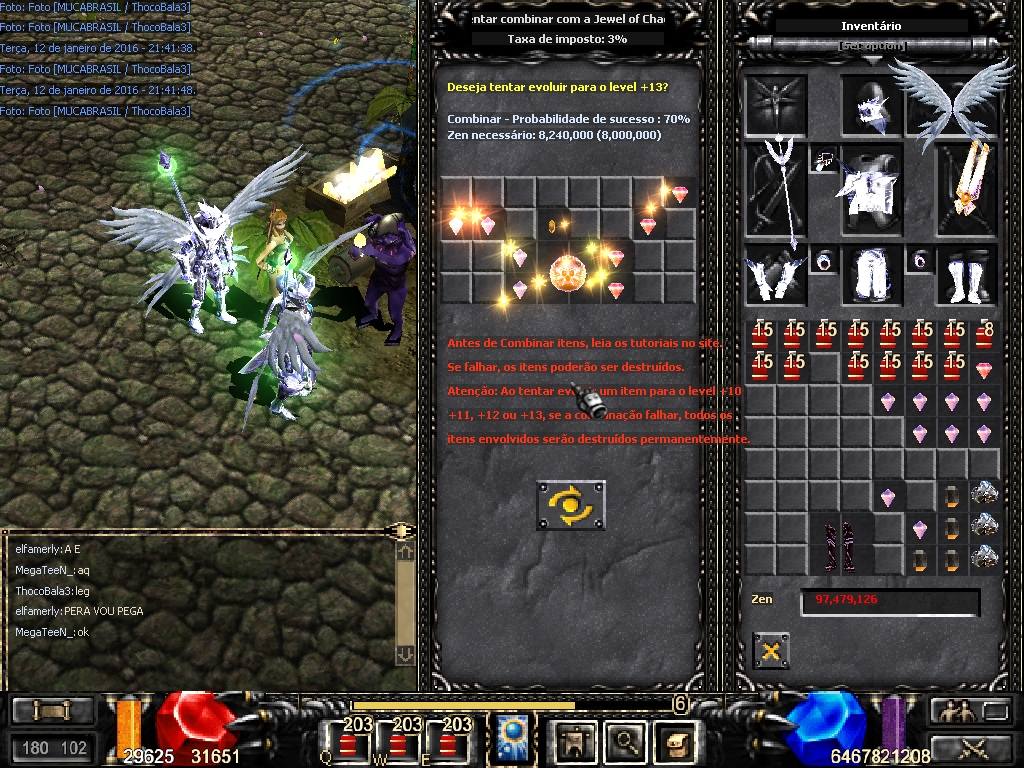
Task: Select the equipped staff weapon slot
Action: (x=774, y=190)
